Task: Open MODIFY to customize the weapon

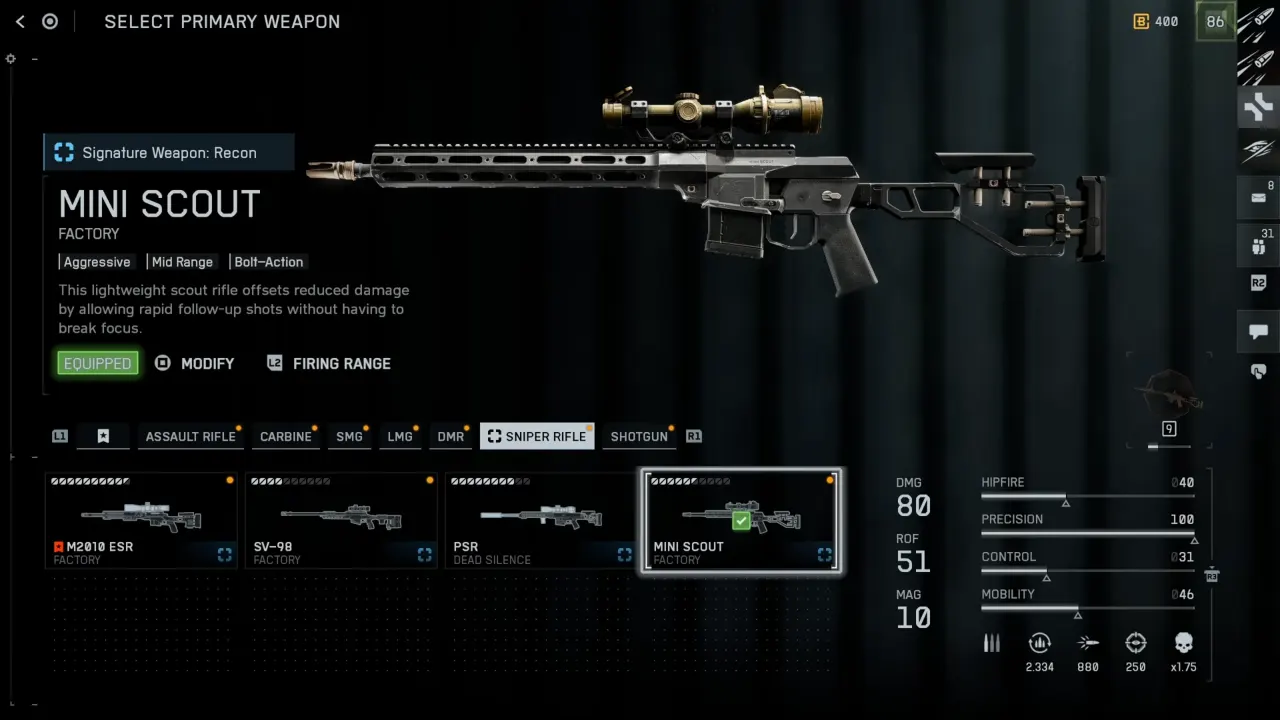Action: point(207,363)
